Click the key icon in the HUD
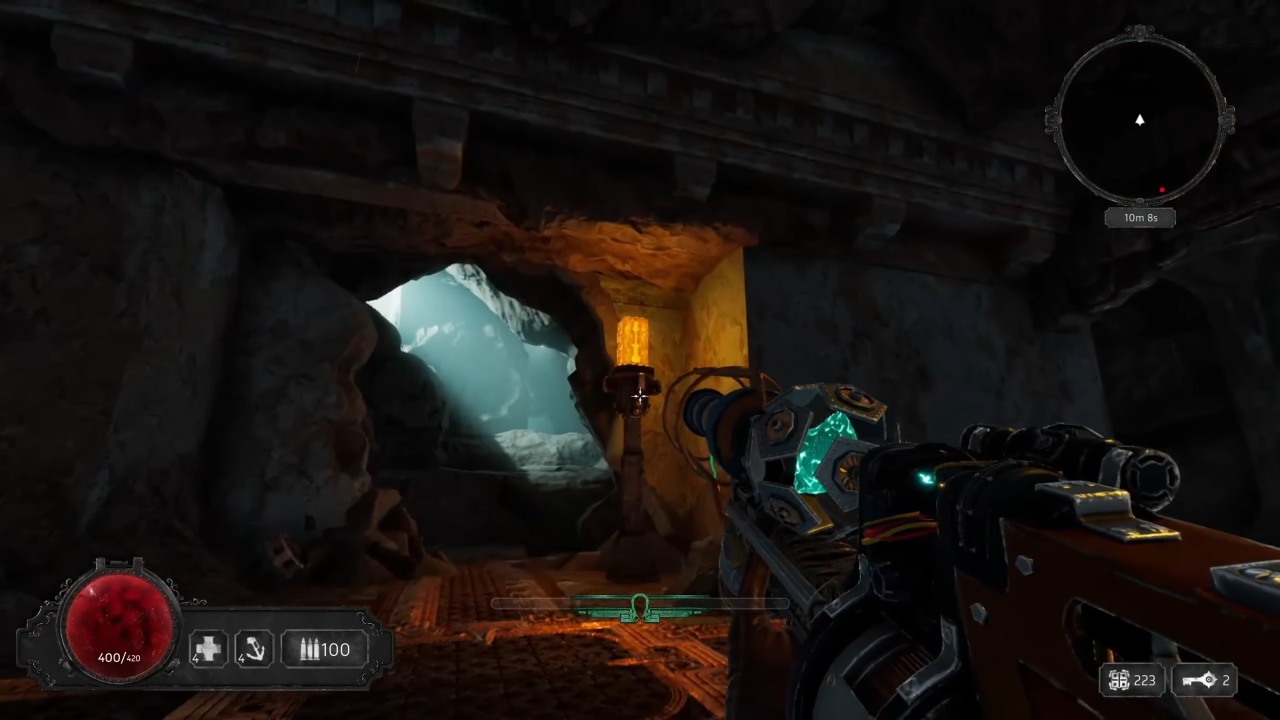This screenshot has height=720, width=1280. (x=1197, y=681)
